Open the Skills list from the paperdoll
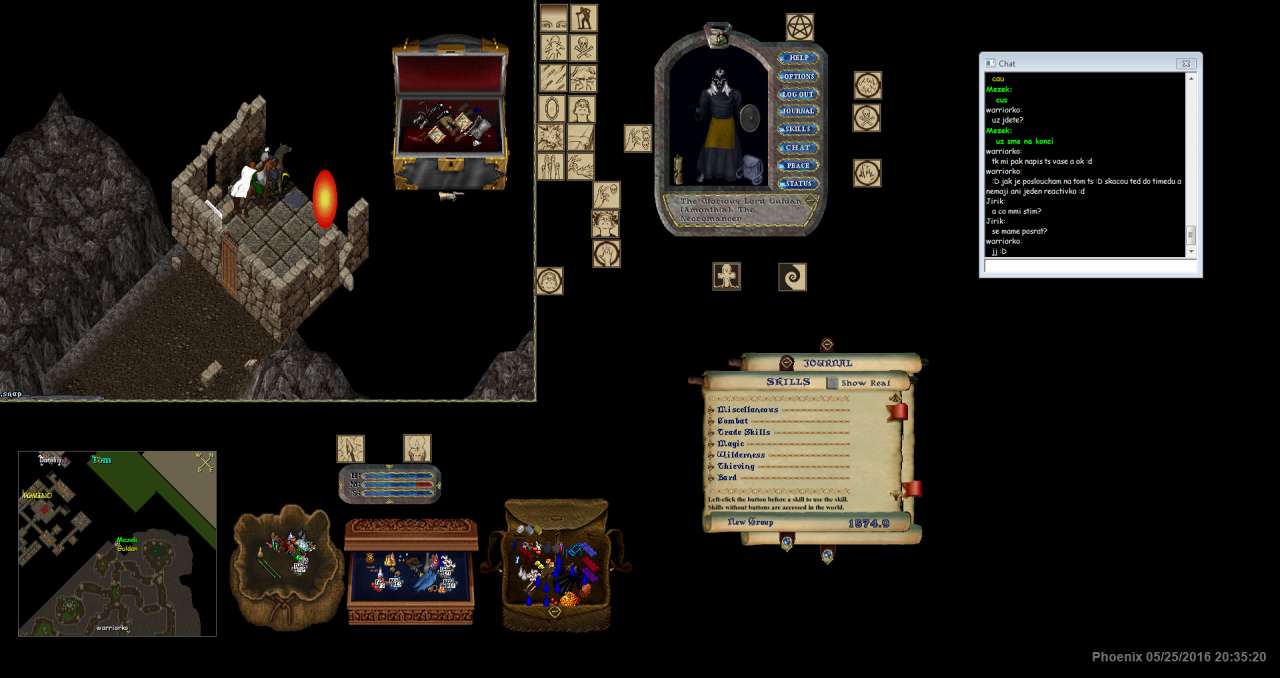 click(x=798, y=129)
